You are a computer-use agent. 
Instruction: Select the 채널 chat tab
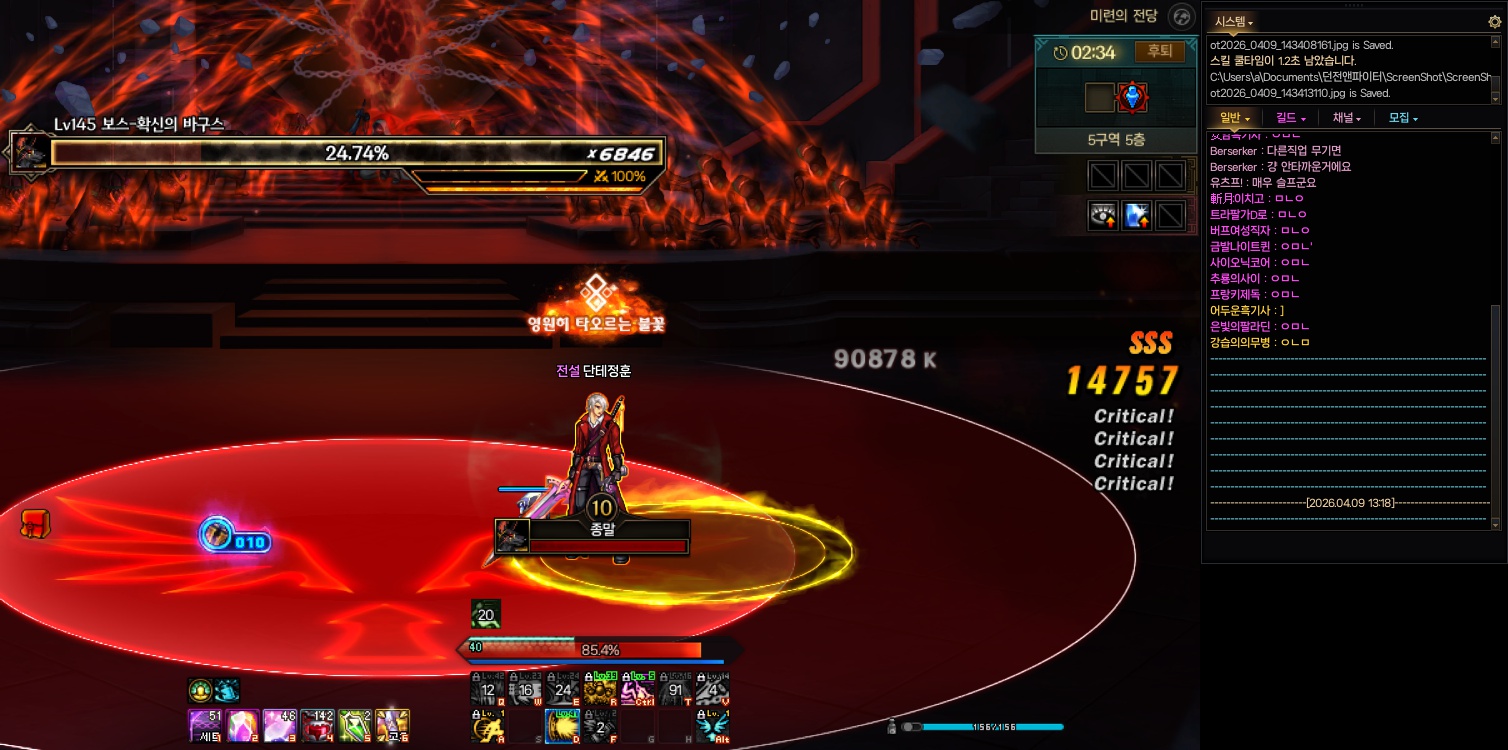1347,118
